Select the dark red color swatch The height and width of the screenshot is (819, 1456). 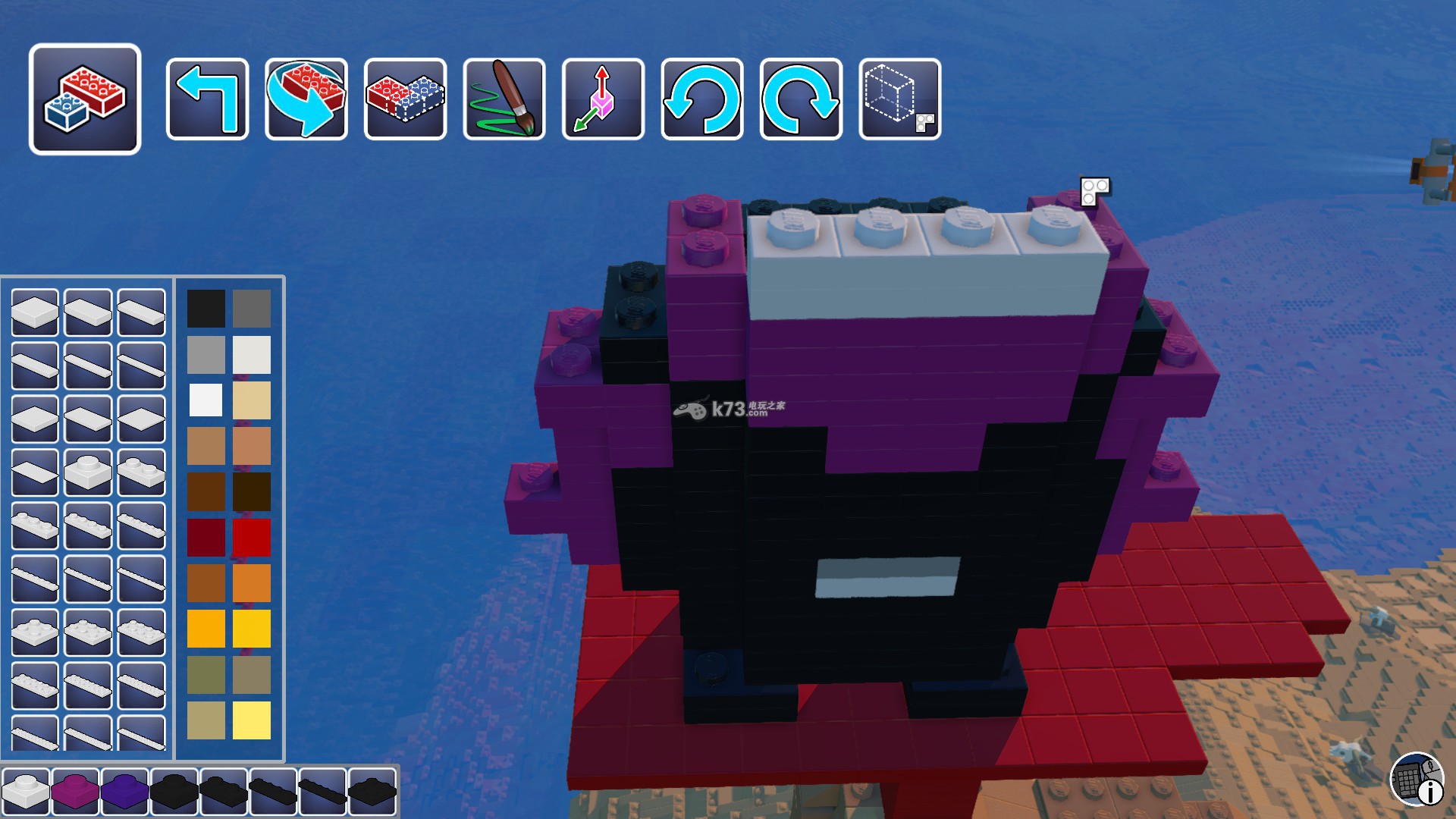[206, 538]
